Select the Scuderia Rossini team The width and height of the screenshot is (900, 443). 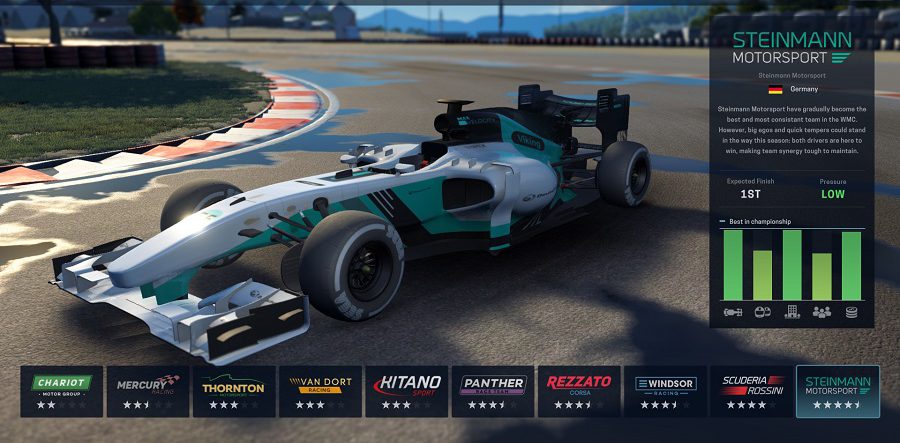(751, 391)
